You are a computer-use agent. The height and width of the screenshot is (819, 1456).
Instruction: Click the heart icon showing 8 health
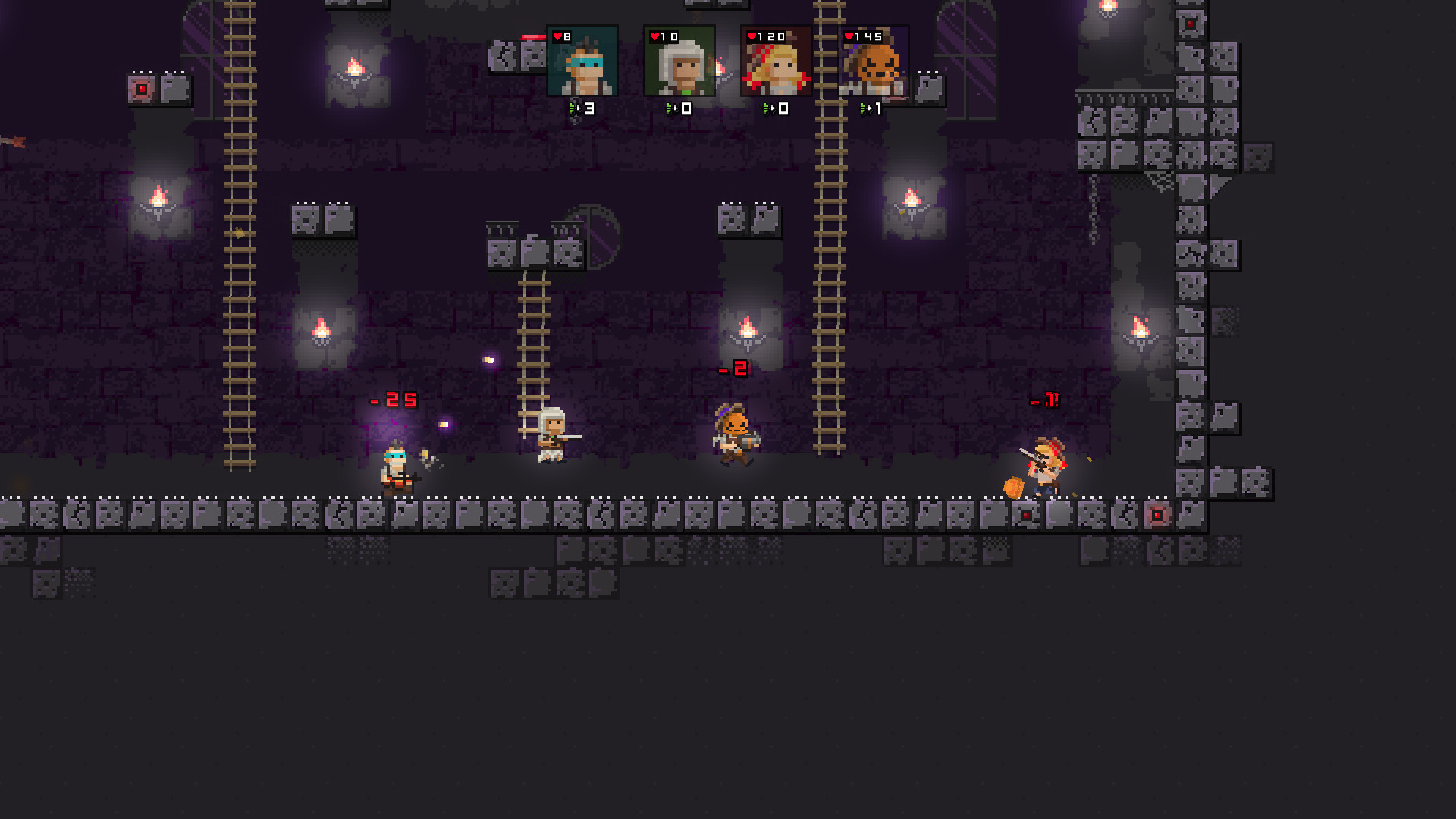click(x=557, y=35)
